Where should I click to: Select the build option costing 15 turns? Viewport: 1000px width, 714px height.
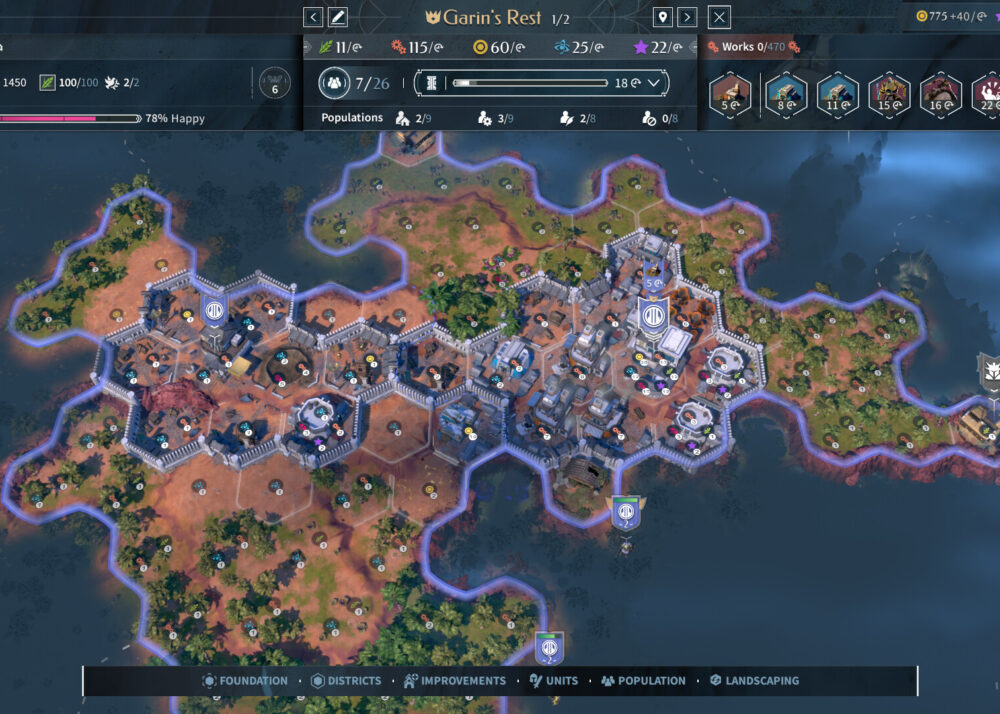coord(889,95)
